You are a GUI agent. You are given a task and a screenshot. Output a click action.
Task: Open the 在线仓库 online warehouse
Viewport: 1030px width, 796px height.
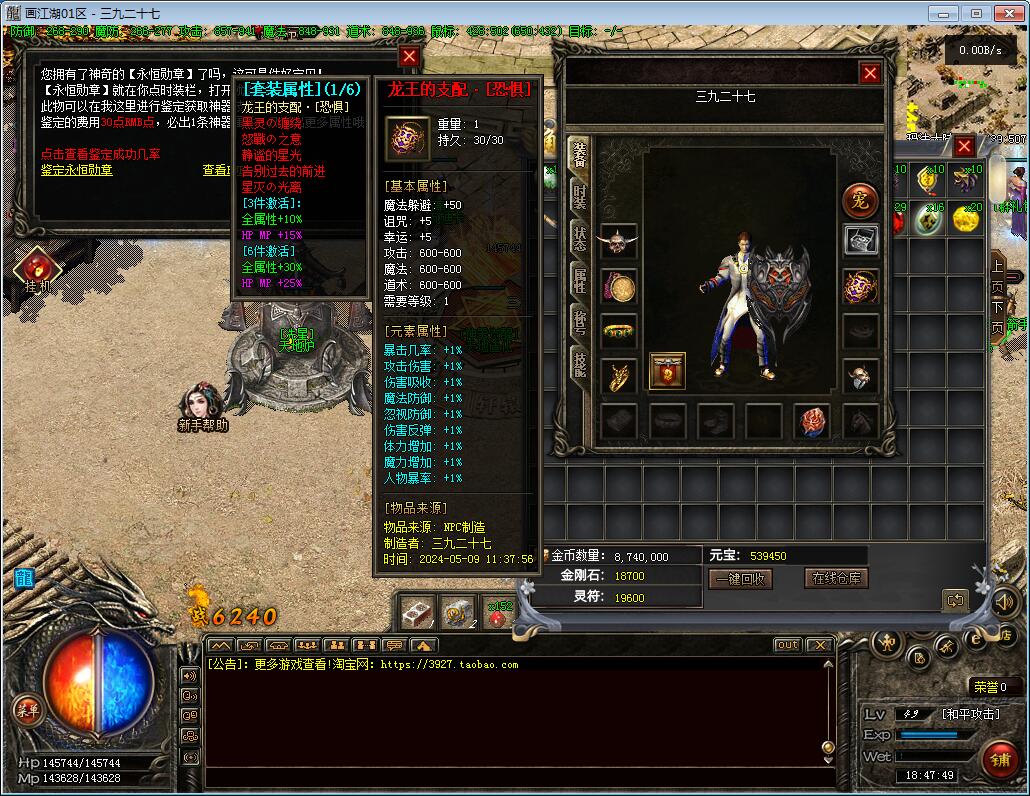836,578
